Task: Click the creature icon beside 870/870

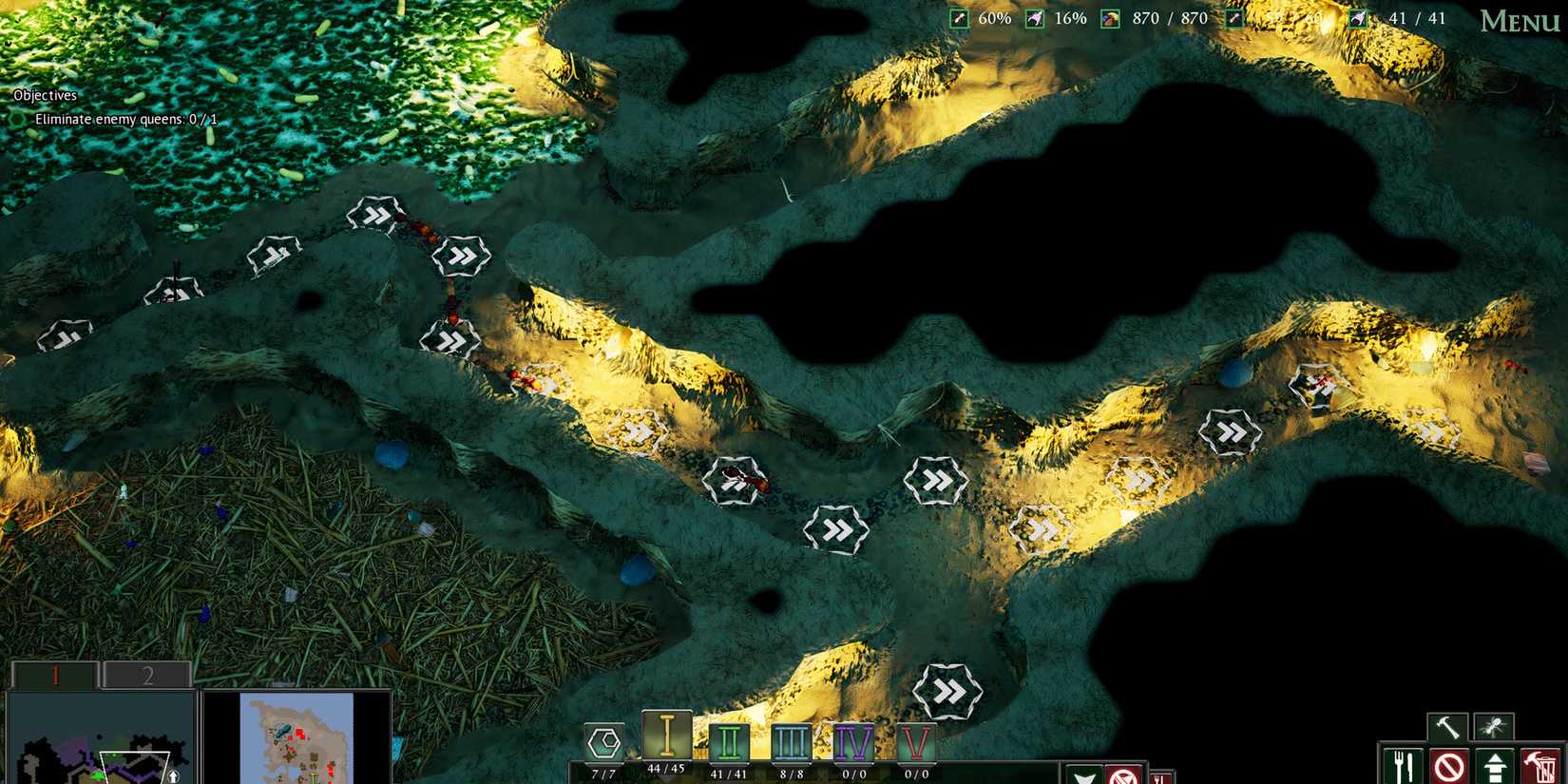Action: (x=1108, y=17)
